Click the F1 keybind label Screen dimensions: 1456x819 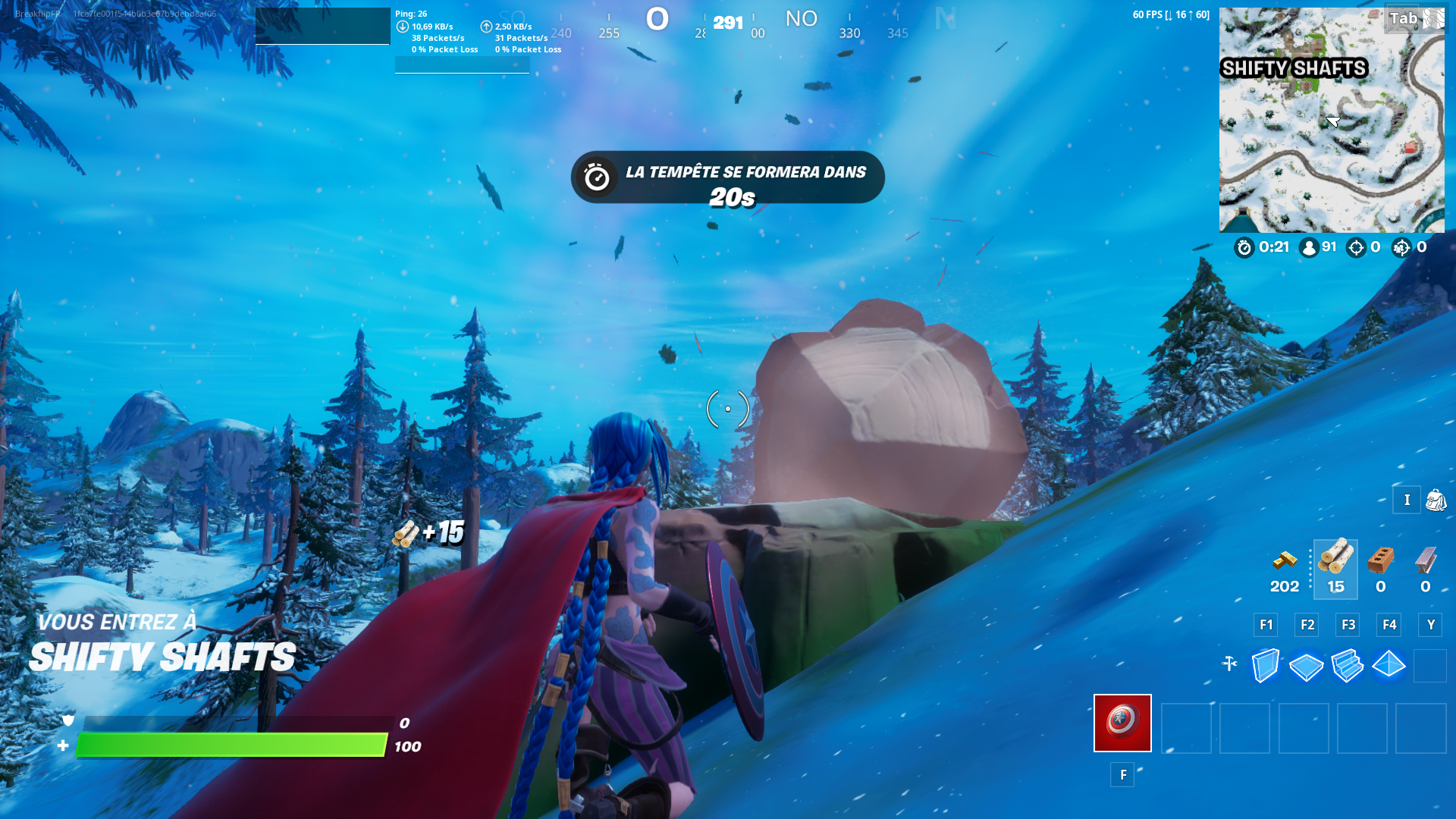(1265, 625)
